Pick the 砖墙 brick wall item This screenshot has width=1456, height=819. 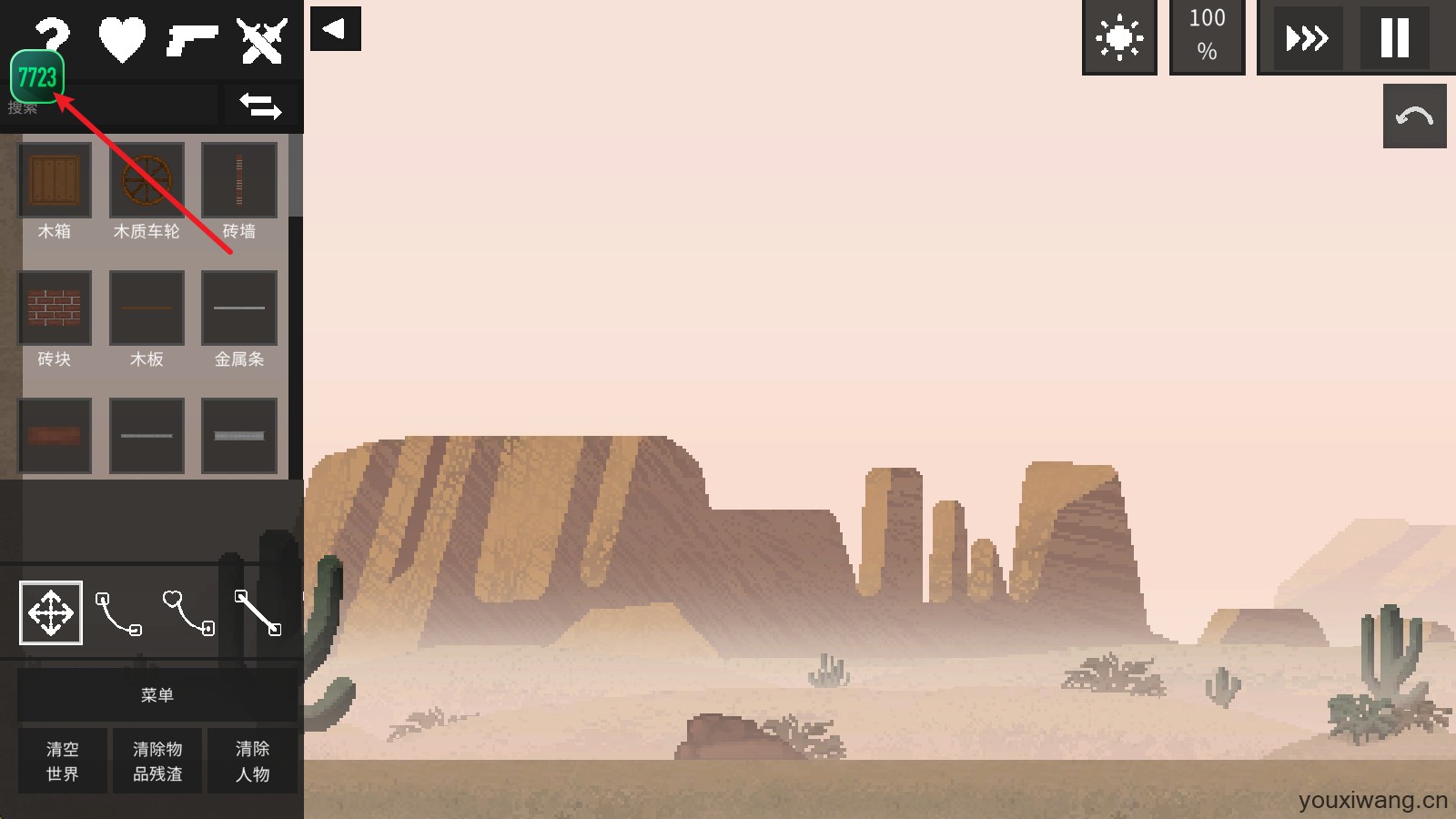pos(239,180)
